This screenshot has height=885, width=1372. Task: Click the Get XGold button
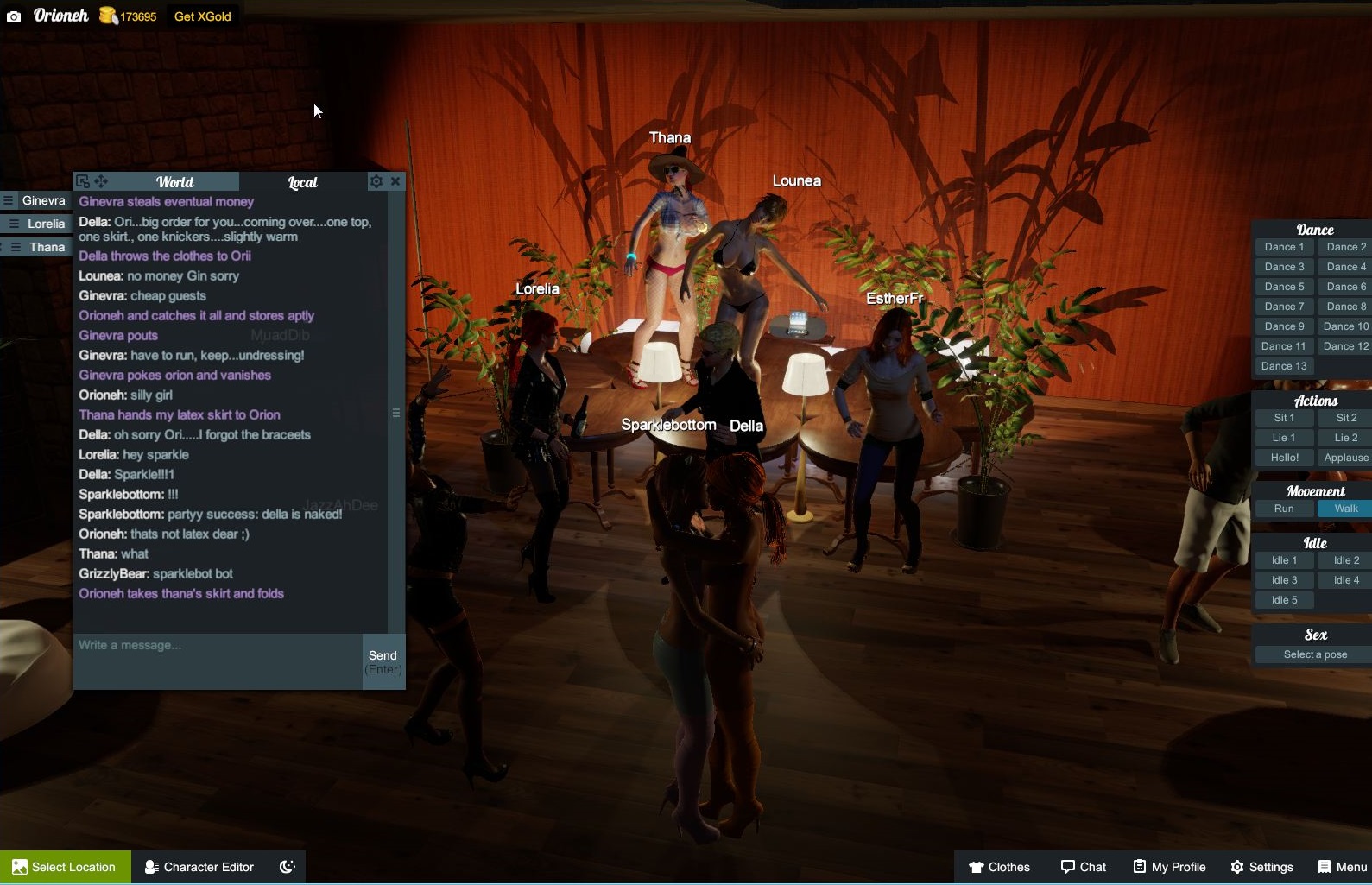click(x=201, y=16)
